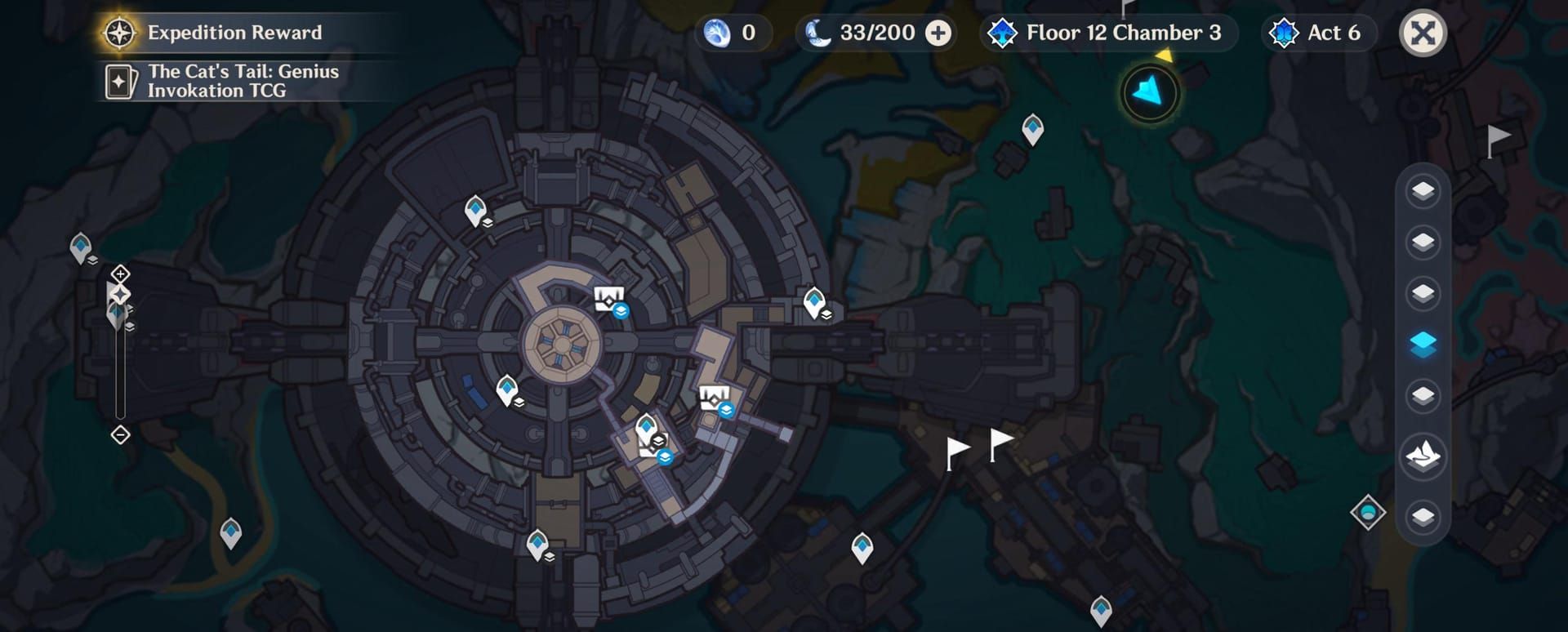This screenshot has width=1568, height=632.
Task: Click the zoom-in plus button above the slider
Action: [120, 272]
